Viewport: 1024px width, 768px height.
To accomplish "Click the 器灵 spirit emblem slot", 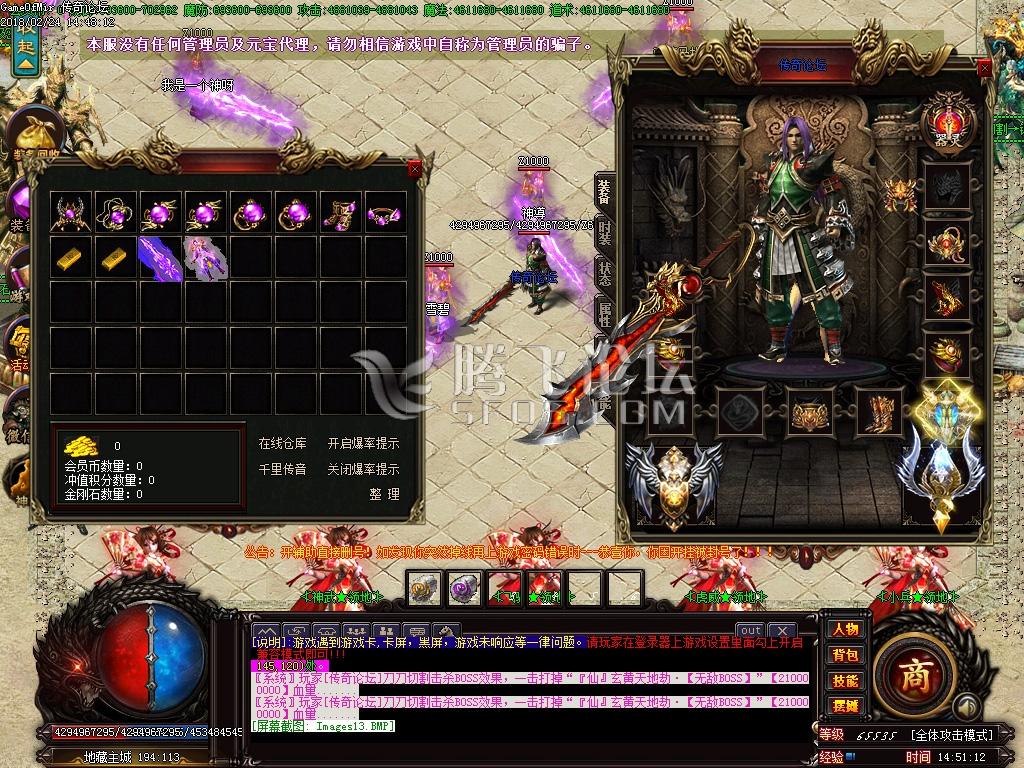I will click(947, 119).
